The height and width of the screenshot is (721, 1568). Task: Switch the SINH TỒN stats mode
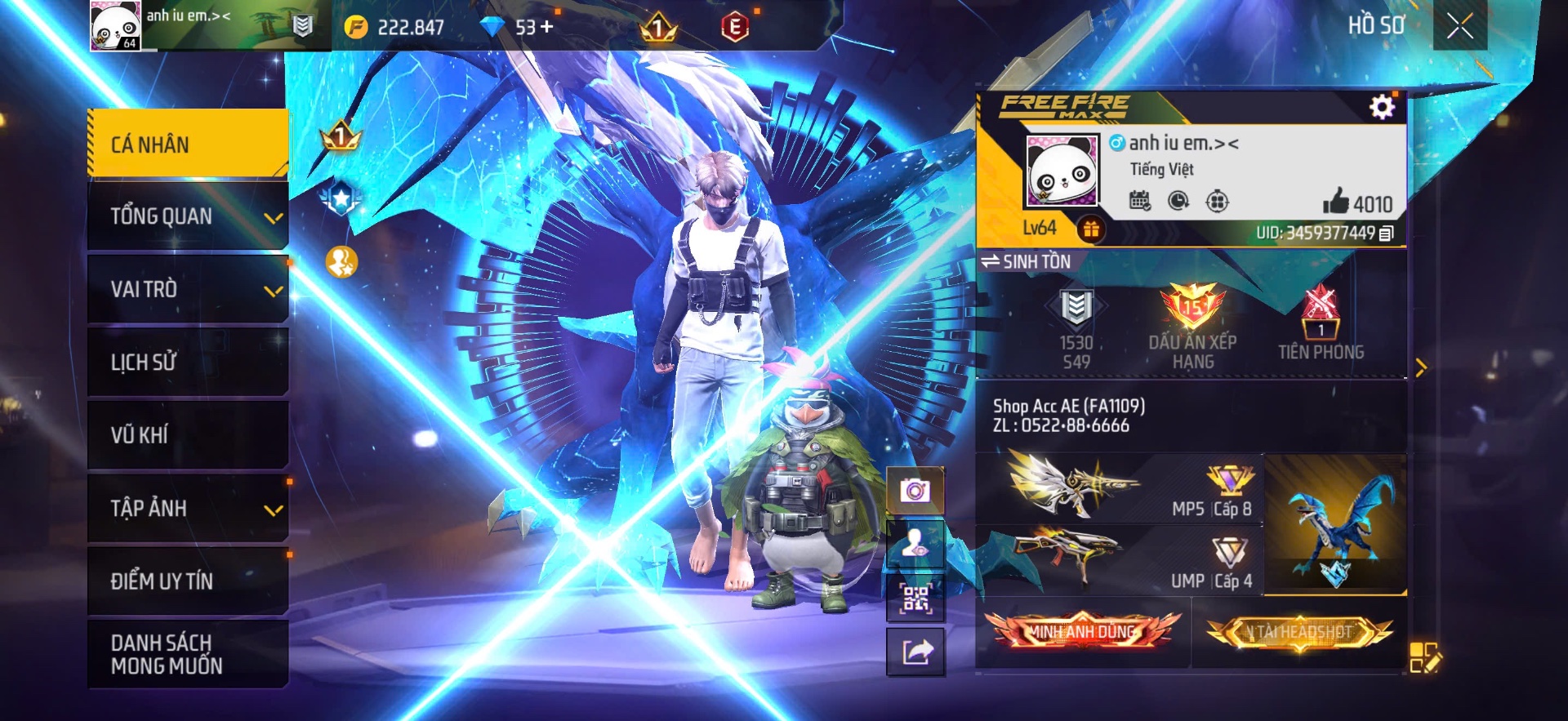[1026, 261]
